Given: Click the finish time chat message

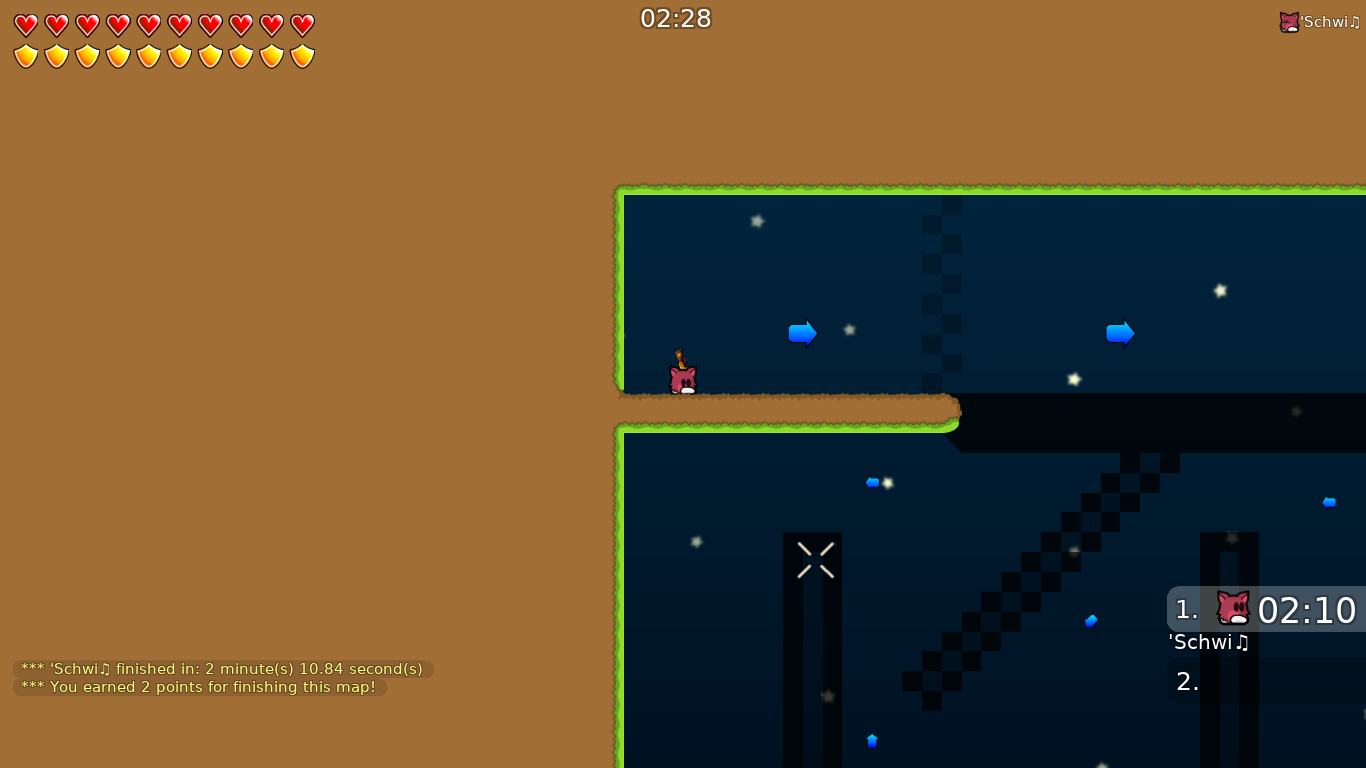Looking at the screenshot, I should (x=219, y=669).
